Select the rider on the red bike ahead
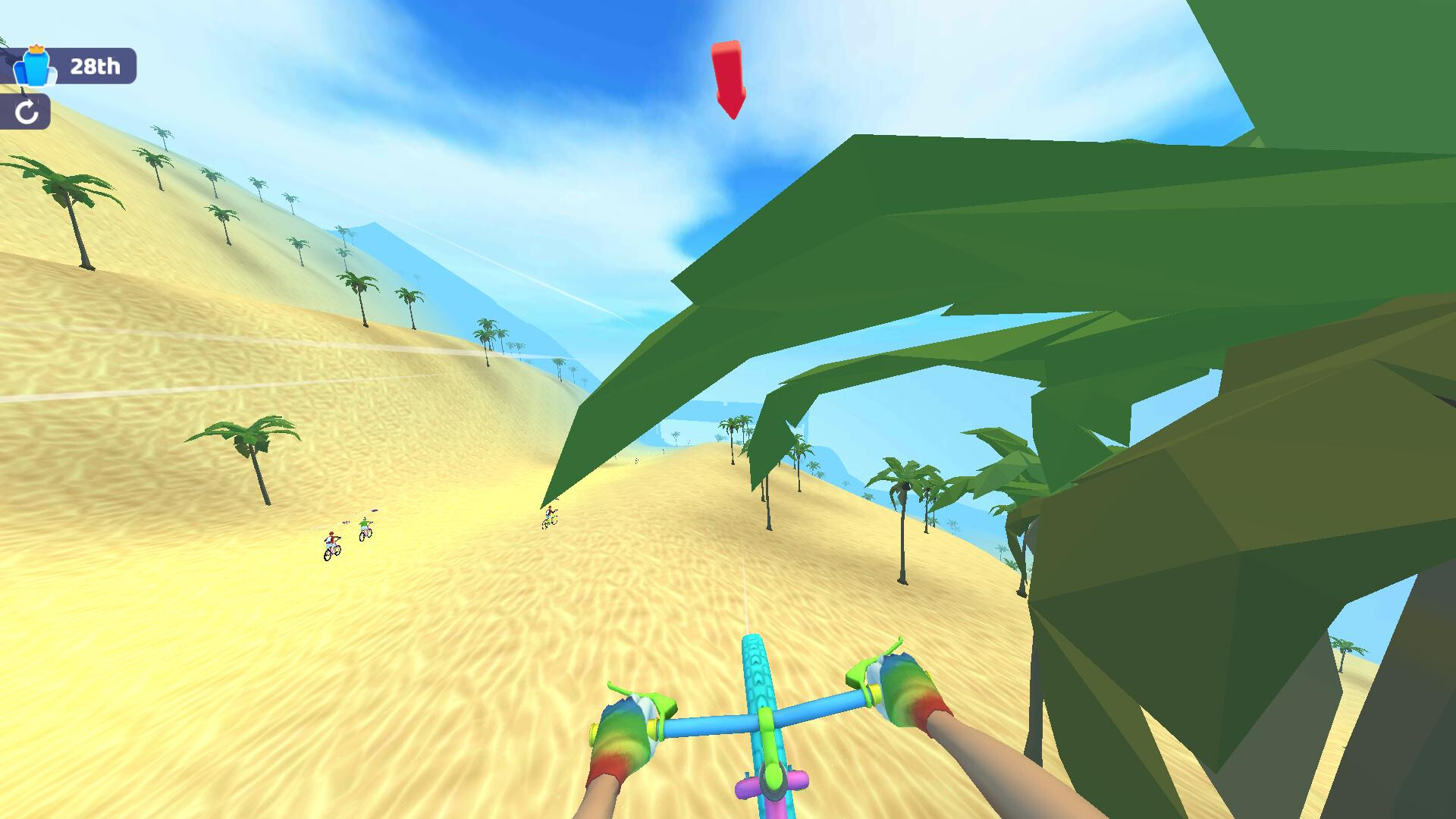The height and width of the screenshot is (819, 1456). tap(332, 544)
